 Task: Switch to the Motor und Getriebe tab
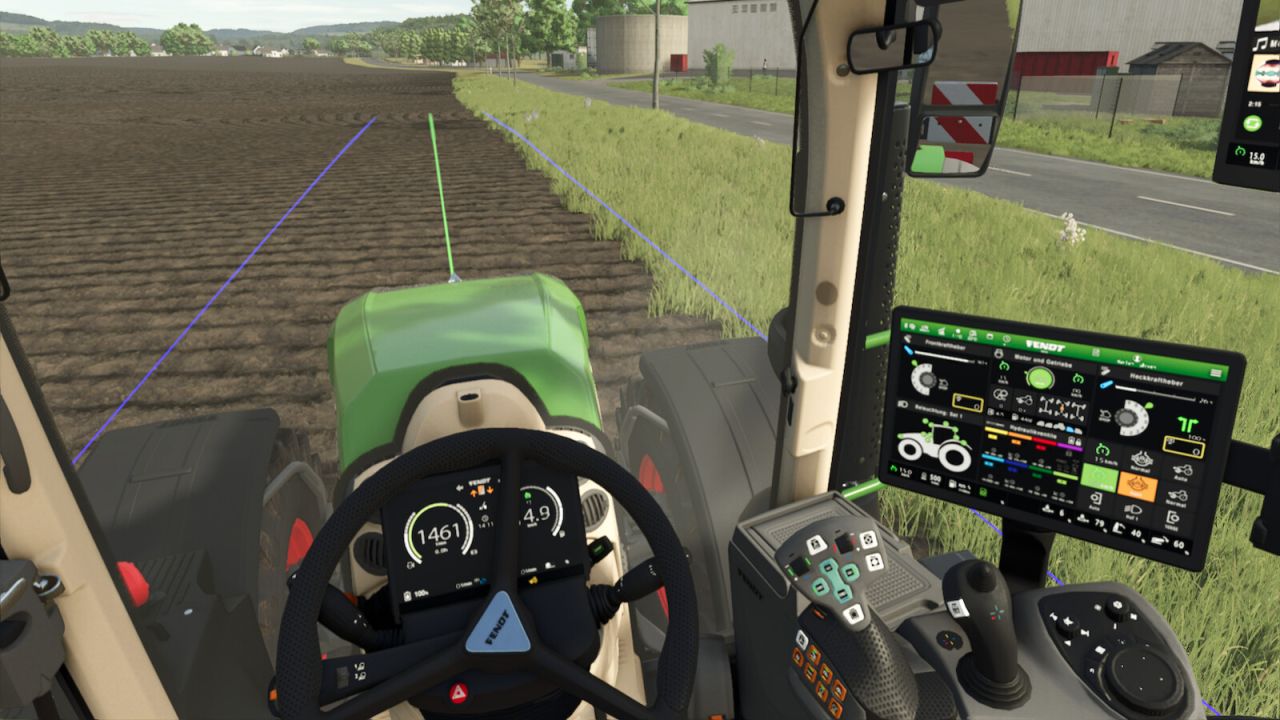pyautogui.click(x=1043, y=360)
